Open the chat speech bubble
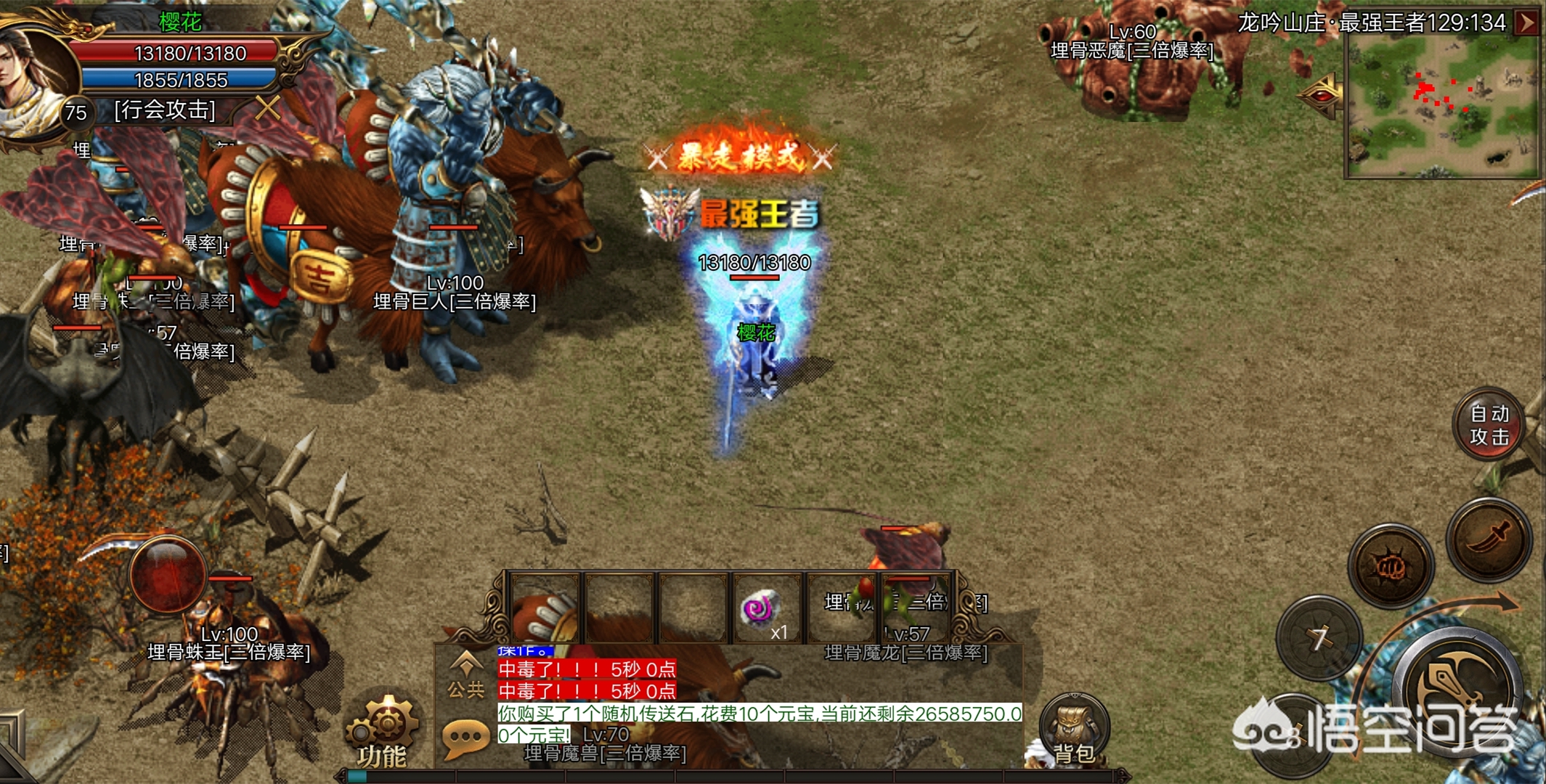This screenshot has width=1546, height=784. click(465, 738)
